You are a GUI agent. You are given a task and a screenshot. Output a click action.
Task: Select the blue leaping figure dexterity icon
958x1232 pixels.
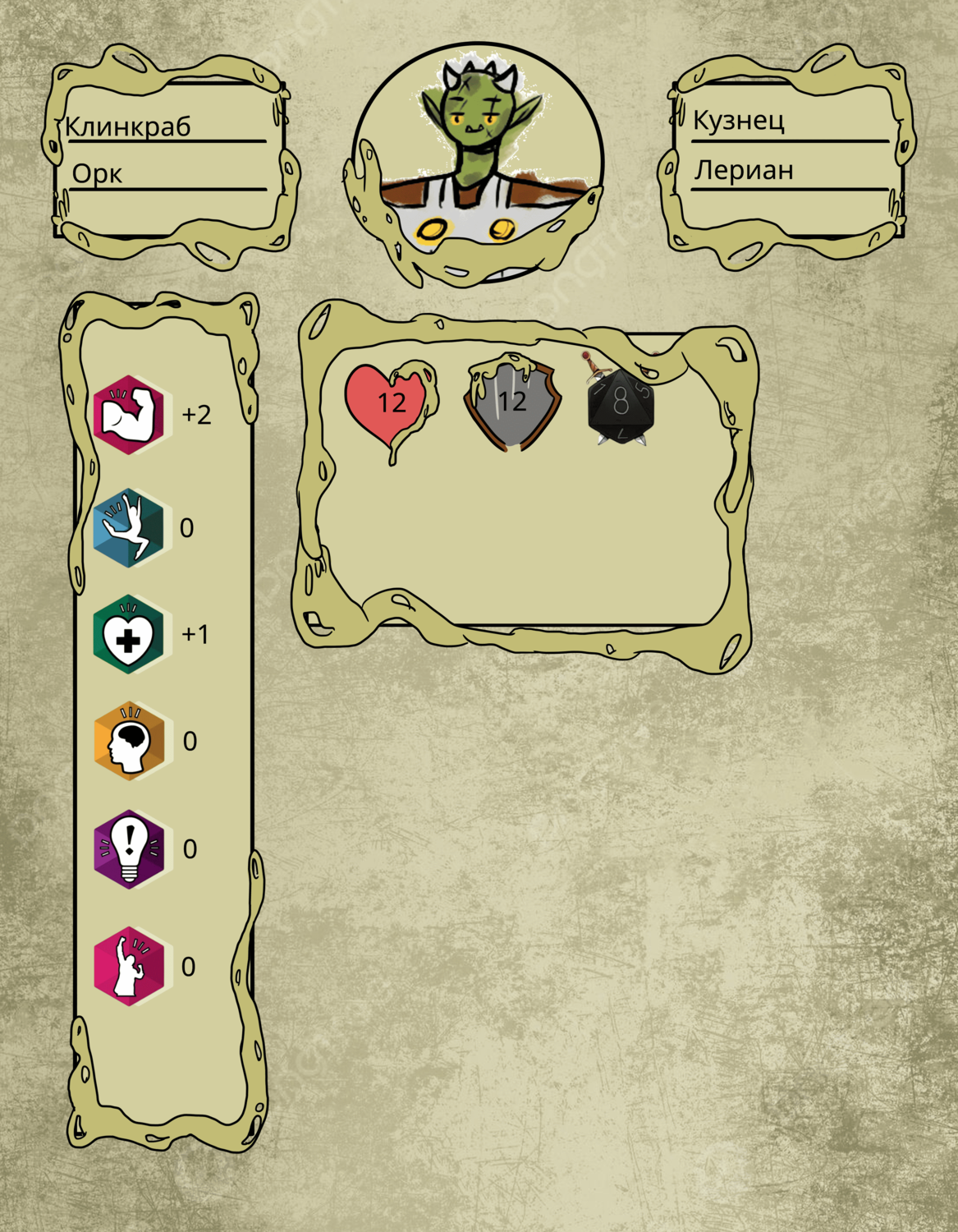129,527
